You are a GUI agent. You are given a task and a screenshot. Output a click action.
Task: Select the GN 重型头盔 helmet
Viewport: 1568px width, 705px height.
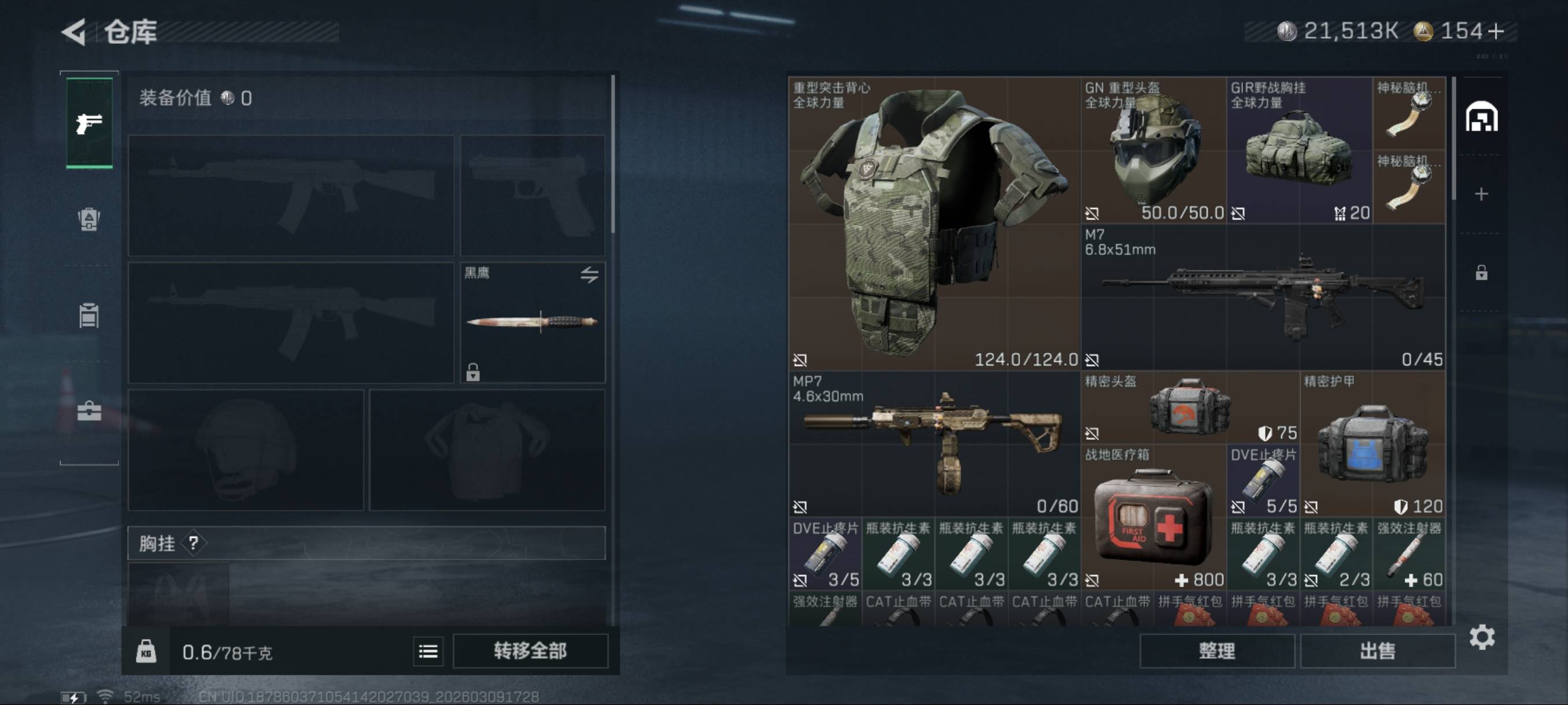1153,150
